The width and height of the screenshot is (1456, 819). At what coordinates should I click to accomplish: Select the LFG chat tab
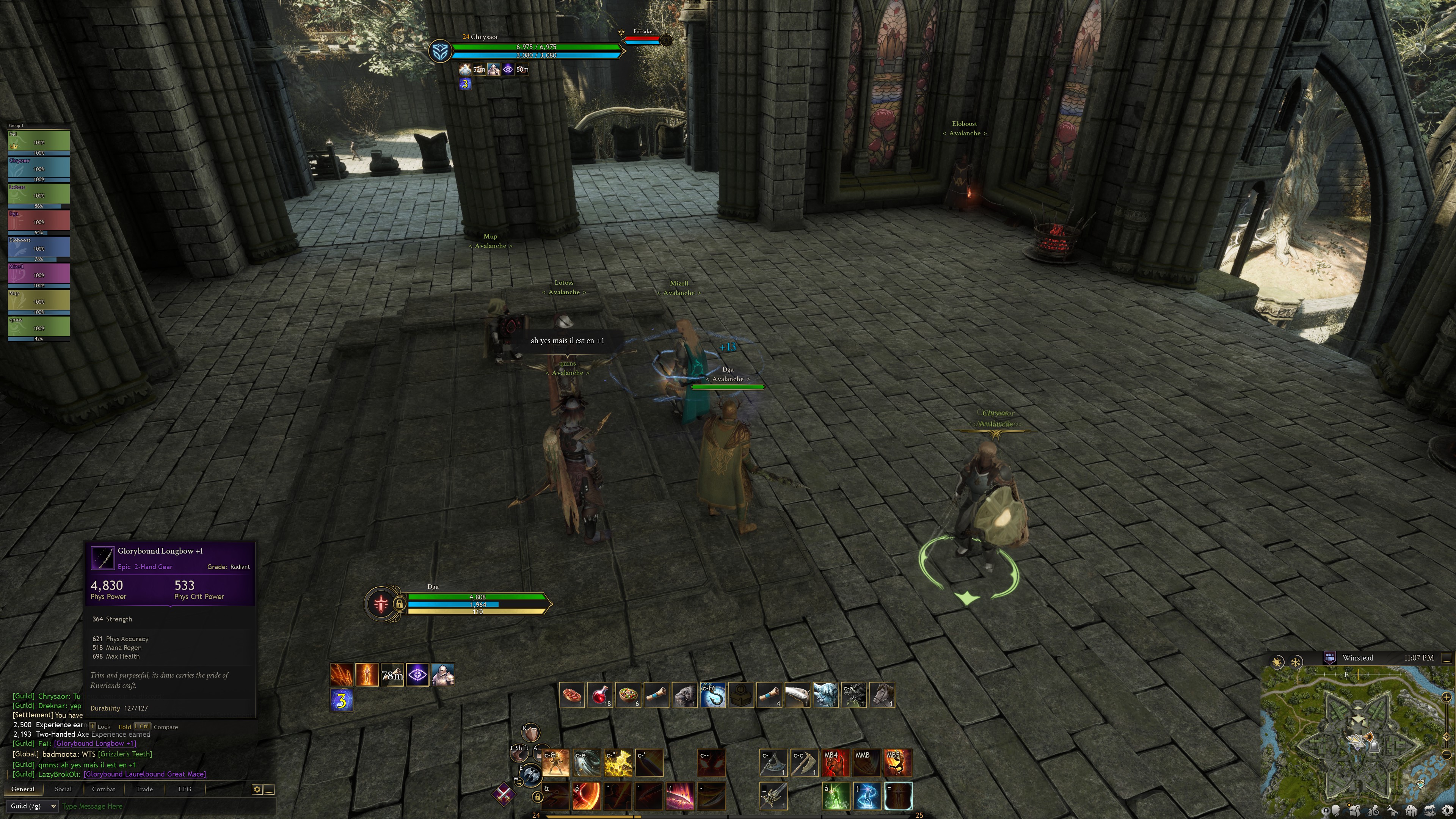click(185, 789)
